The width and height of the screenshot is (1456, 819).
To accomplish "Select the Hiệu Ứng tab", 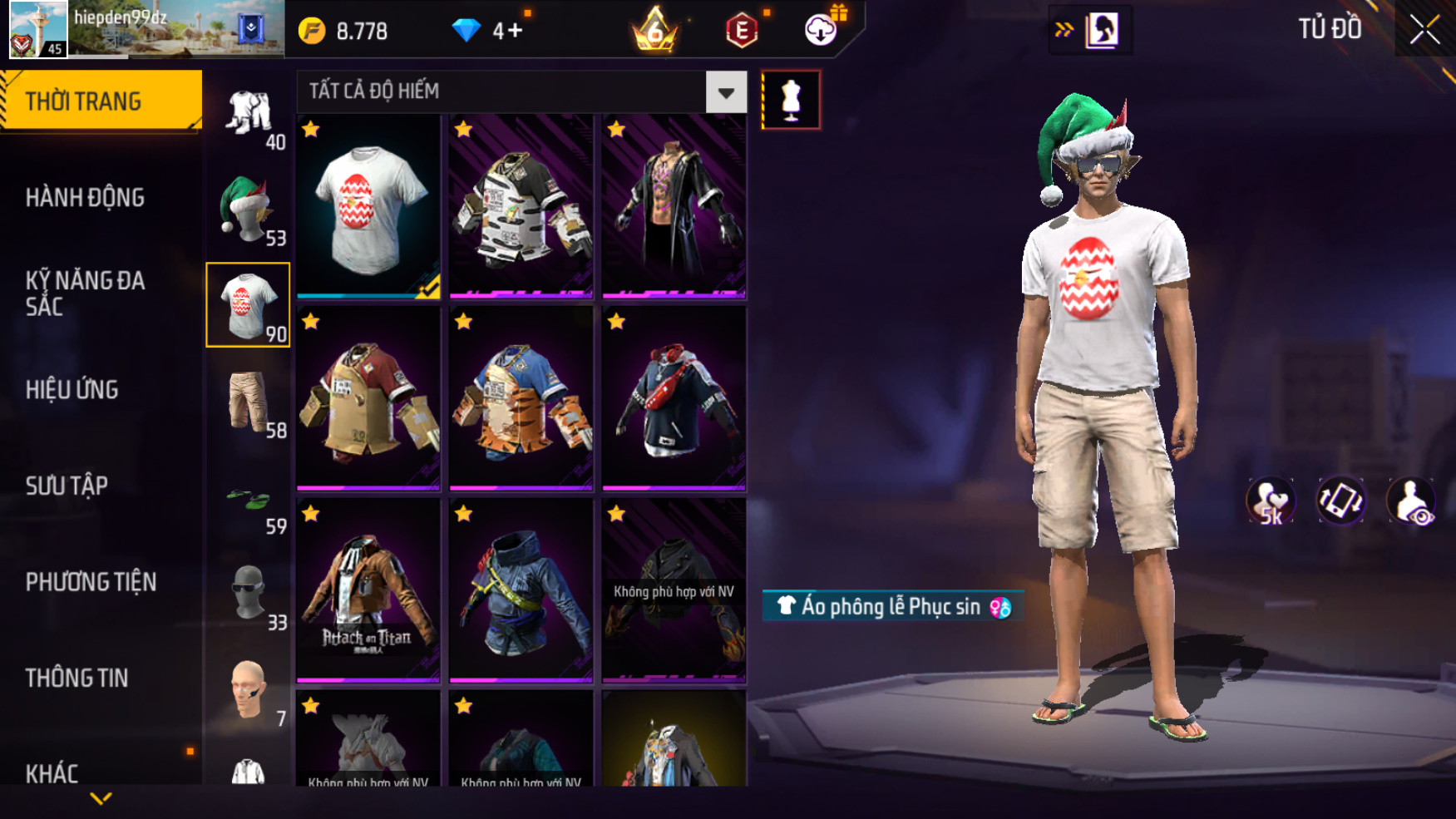I will pyautogui.click(x=72, y=389).
